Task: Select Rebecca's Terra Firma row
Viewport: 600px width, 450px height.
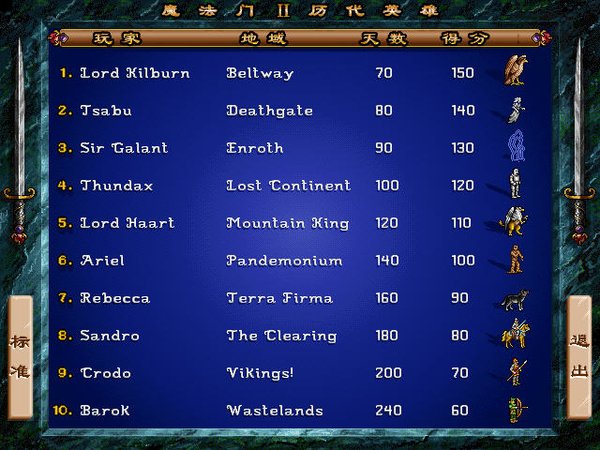Action: (x=115, y=298)
